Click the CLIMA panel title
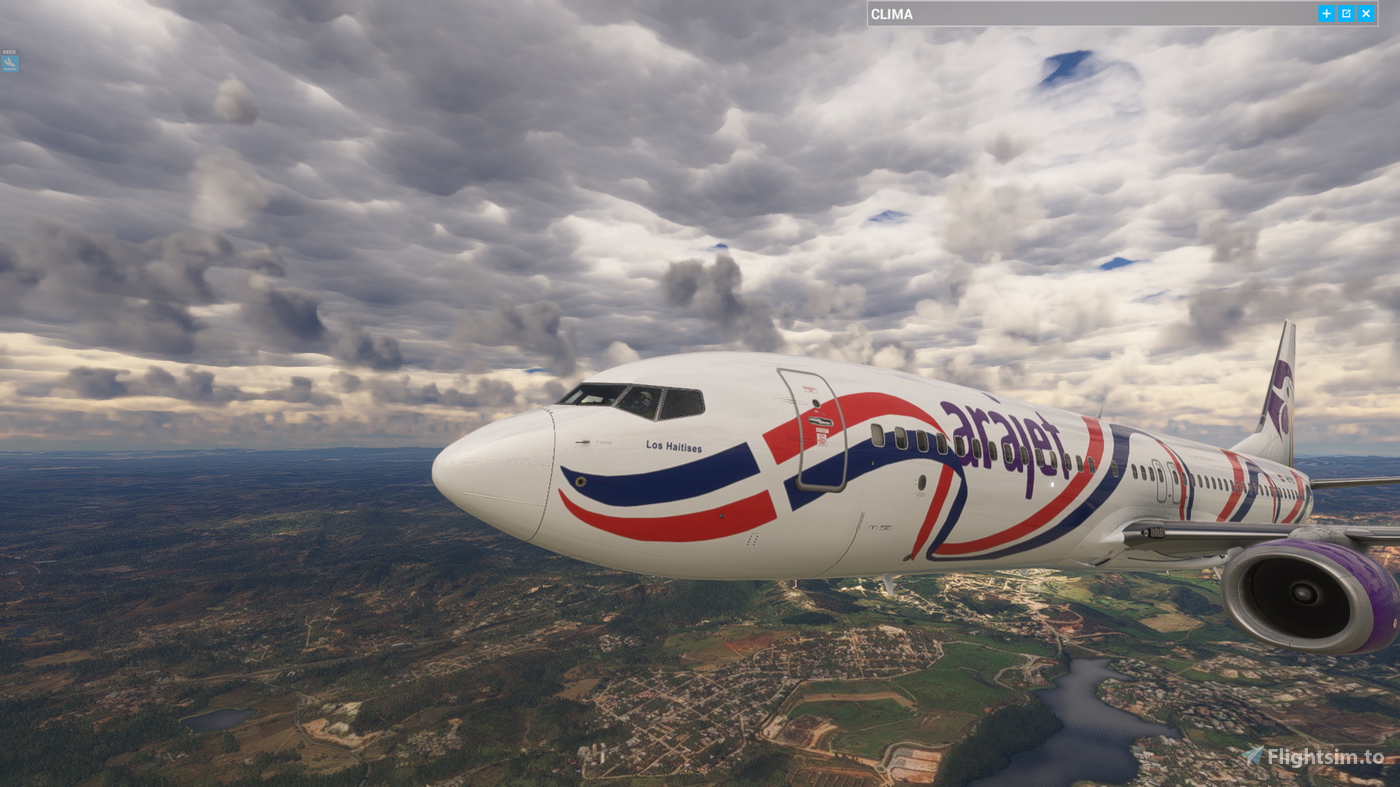The image size is (1400, 787). tap(891, 12)
